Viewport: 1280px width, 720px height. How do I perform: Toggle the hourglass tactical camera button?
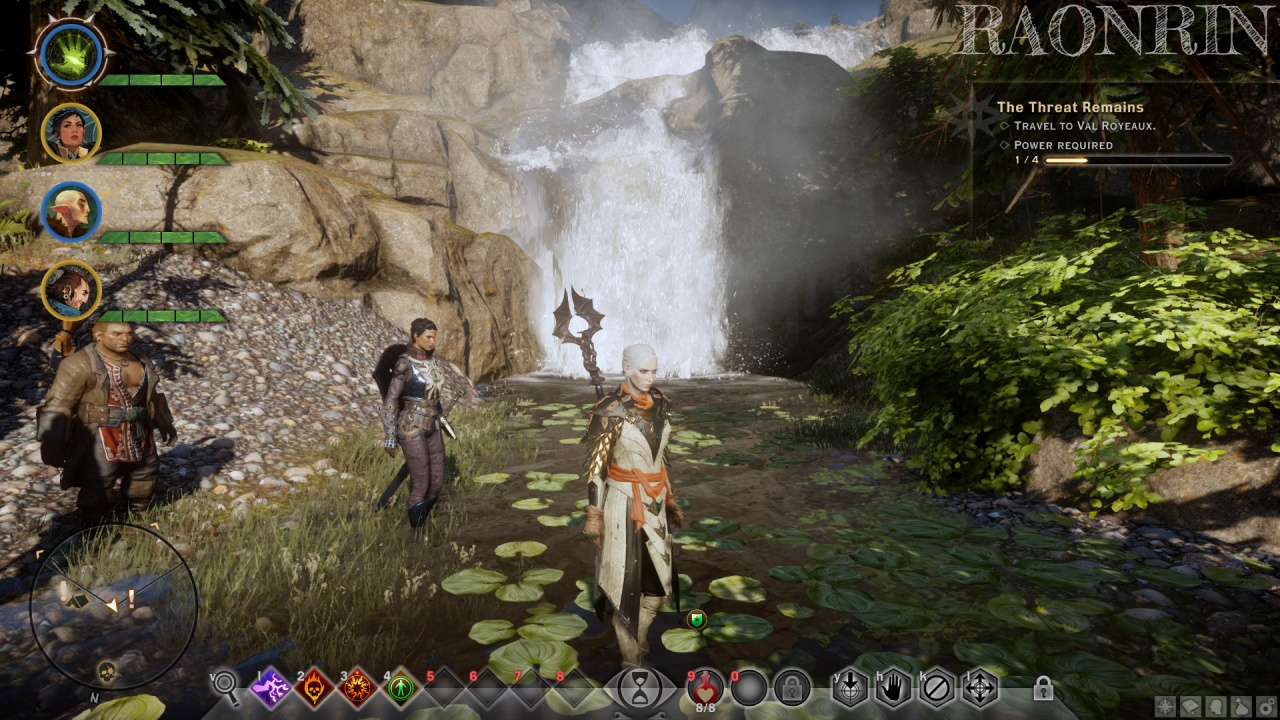[639, 688]
